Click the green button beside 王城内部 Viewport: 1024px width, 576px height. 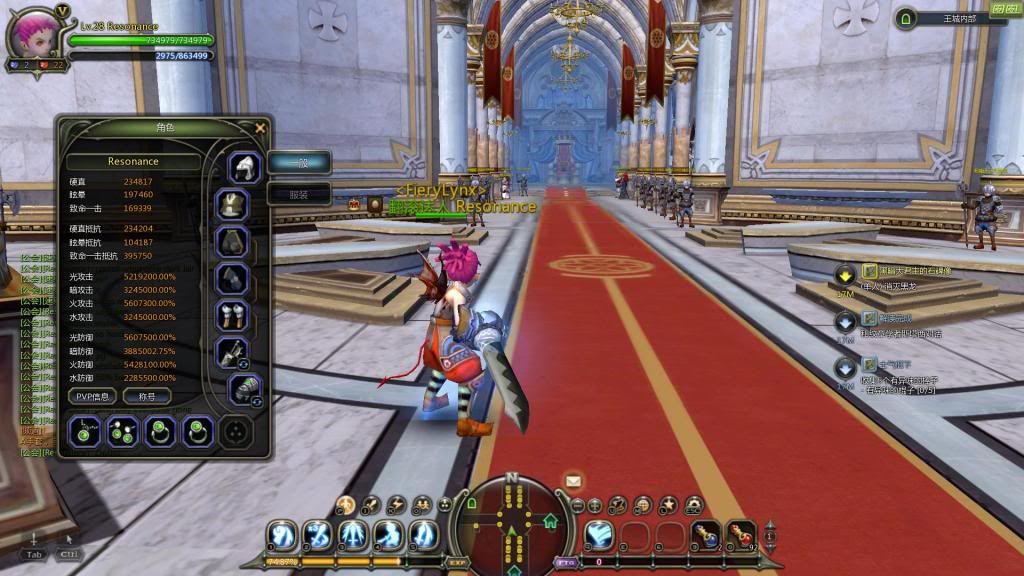tap(906, 18)
